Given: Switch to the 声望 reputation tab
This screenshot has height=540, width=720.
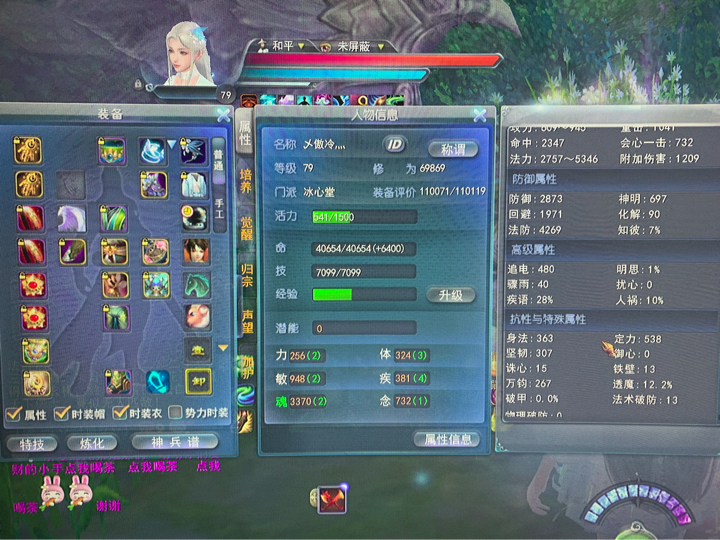Looking at the screenshot, I should pos(246,320).
